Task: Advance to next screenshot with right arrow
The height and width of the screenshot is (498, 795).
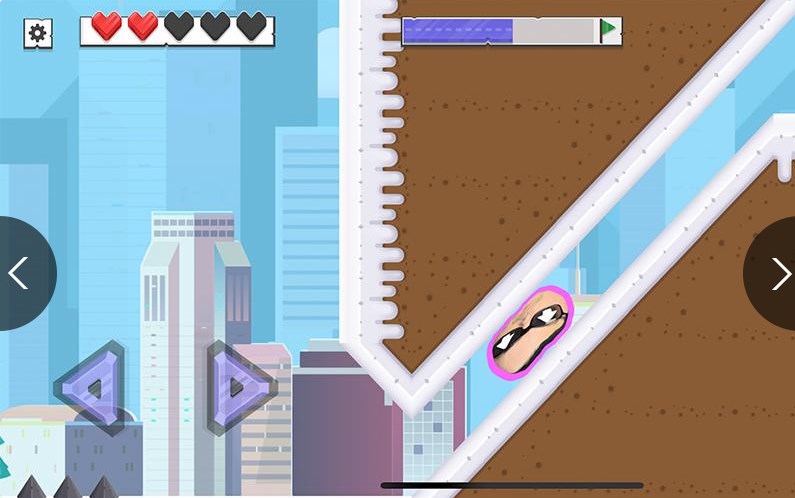Action: click(x=778, y=273)
